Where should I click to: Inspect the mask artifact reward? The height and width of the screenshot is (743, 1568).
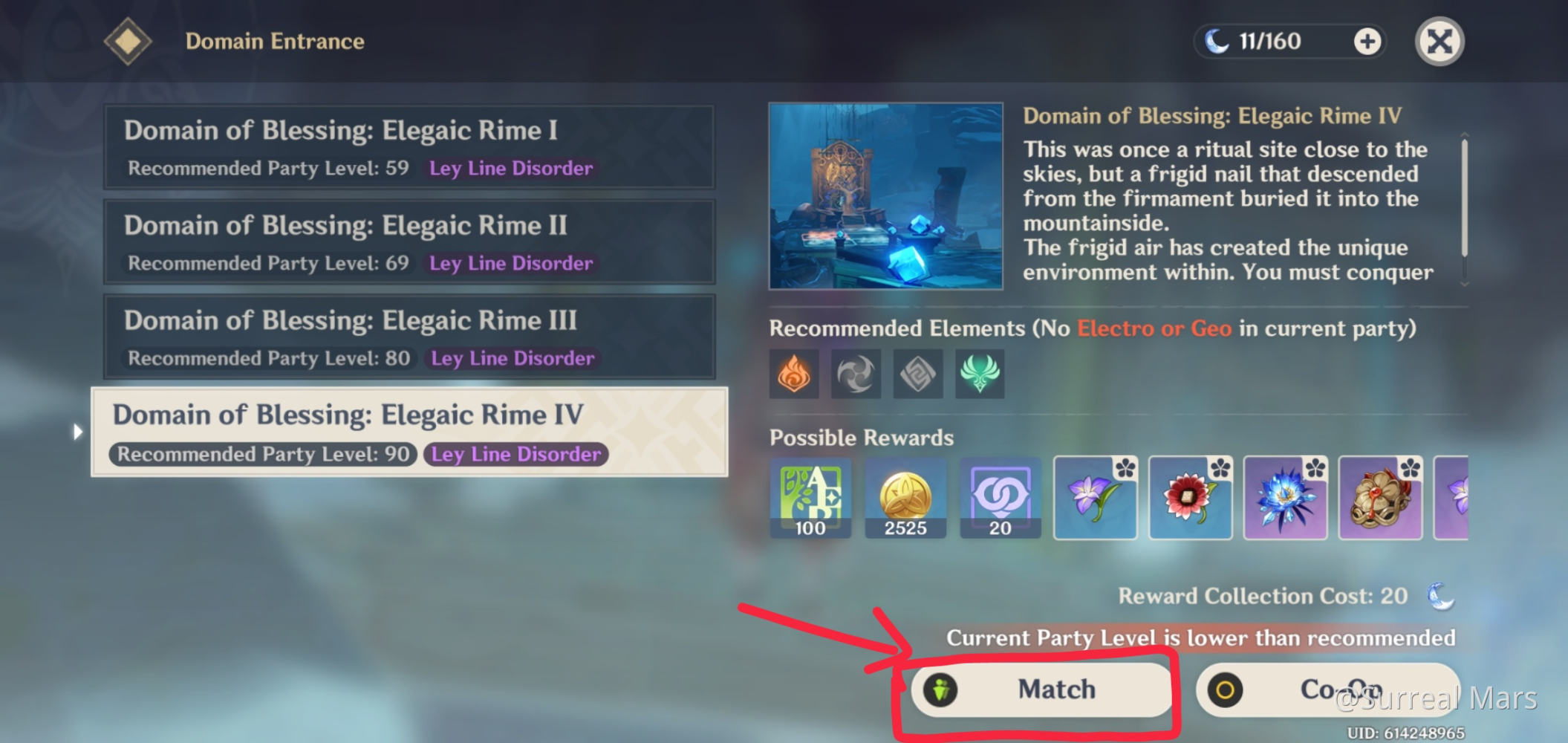tap(1380, 497)
